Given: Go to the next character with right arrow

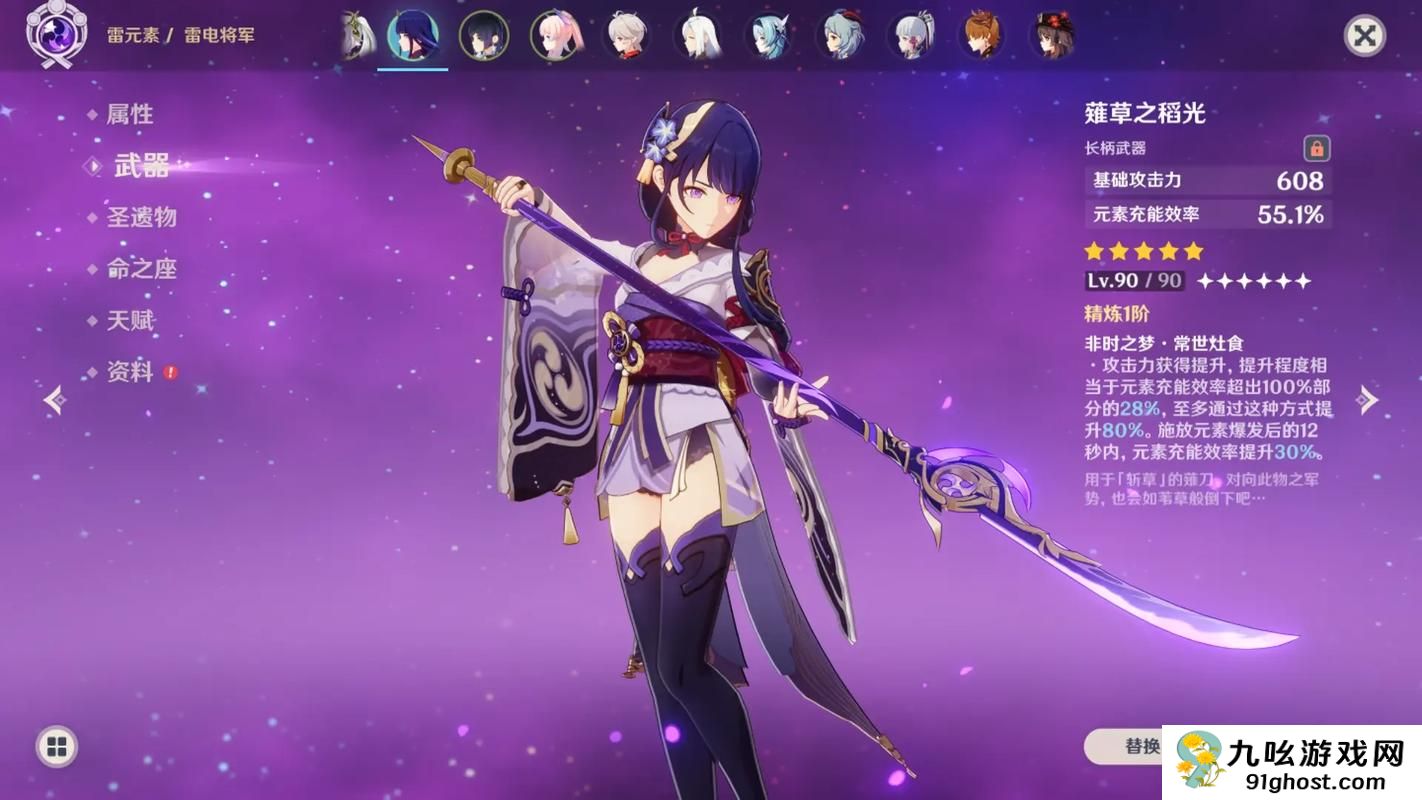Looking at the screenshot, I should coord(1367,400).
